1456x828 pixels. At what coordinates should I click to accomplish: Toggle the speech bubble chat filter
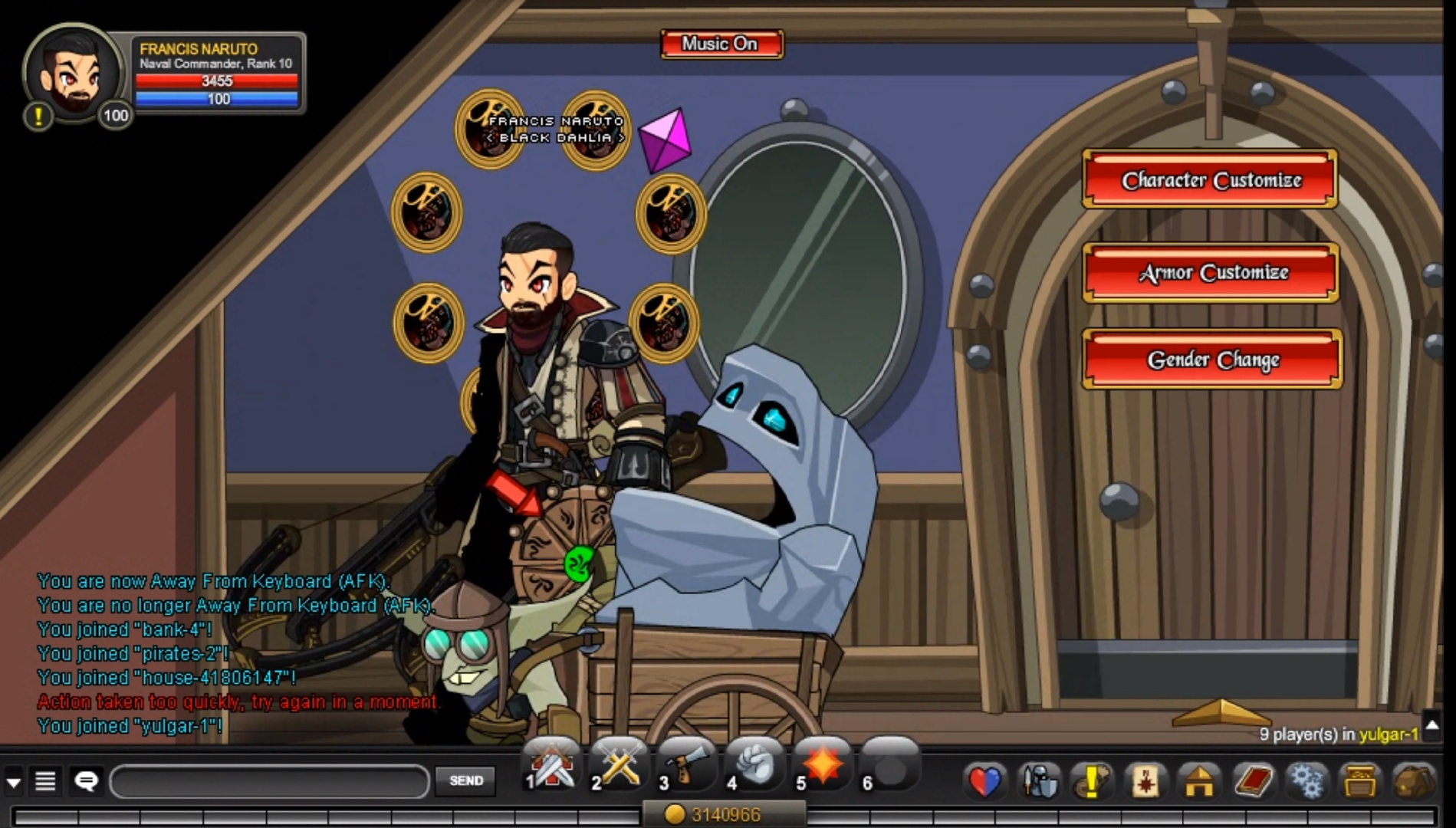pos(87,781)
